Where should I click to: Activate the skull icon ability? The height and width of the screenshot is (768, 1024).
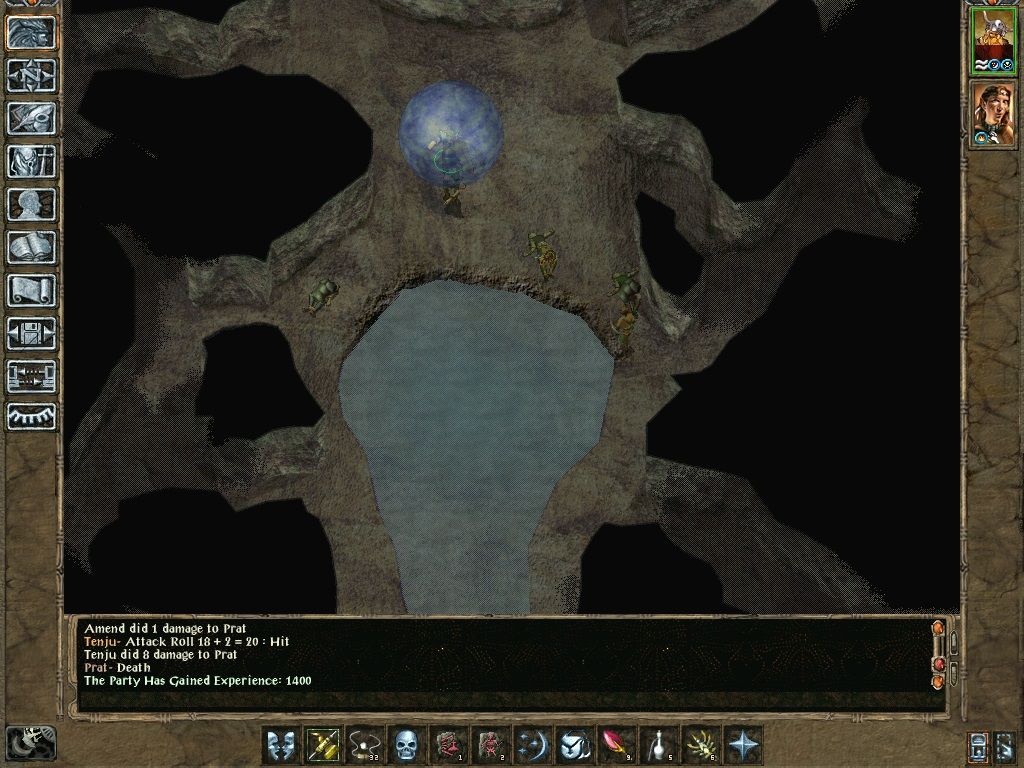point(405,745)
